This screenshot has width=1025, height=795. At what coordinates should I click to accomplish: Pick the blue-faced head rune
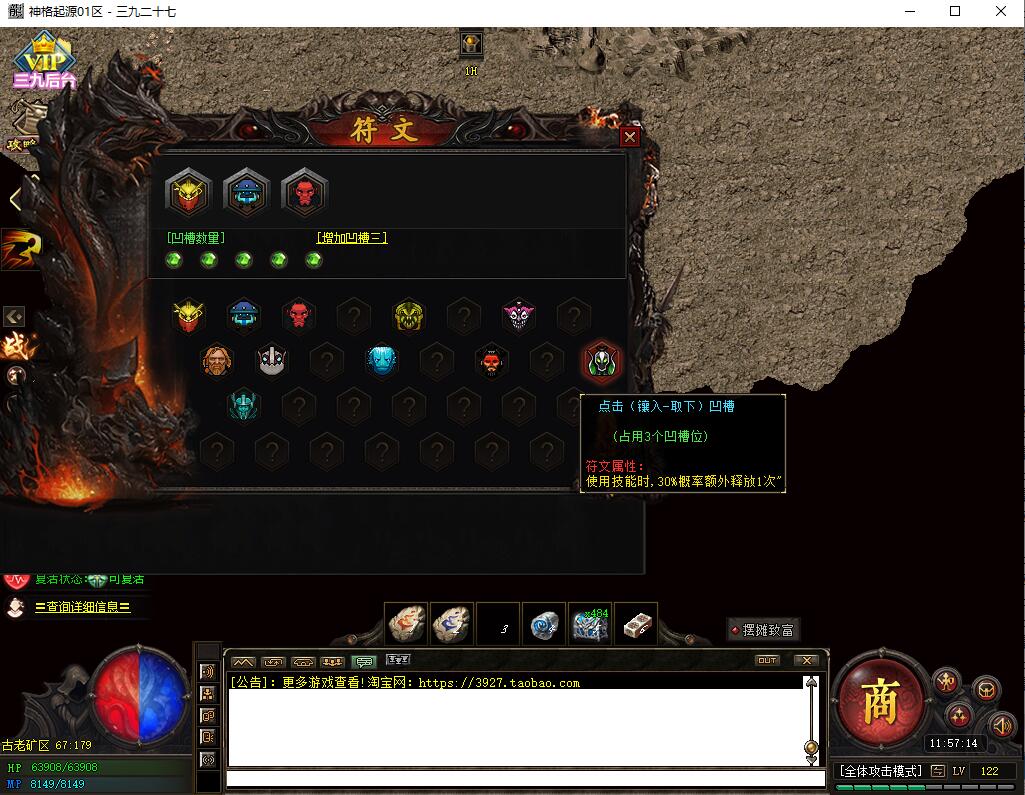click(381, 361)
